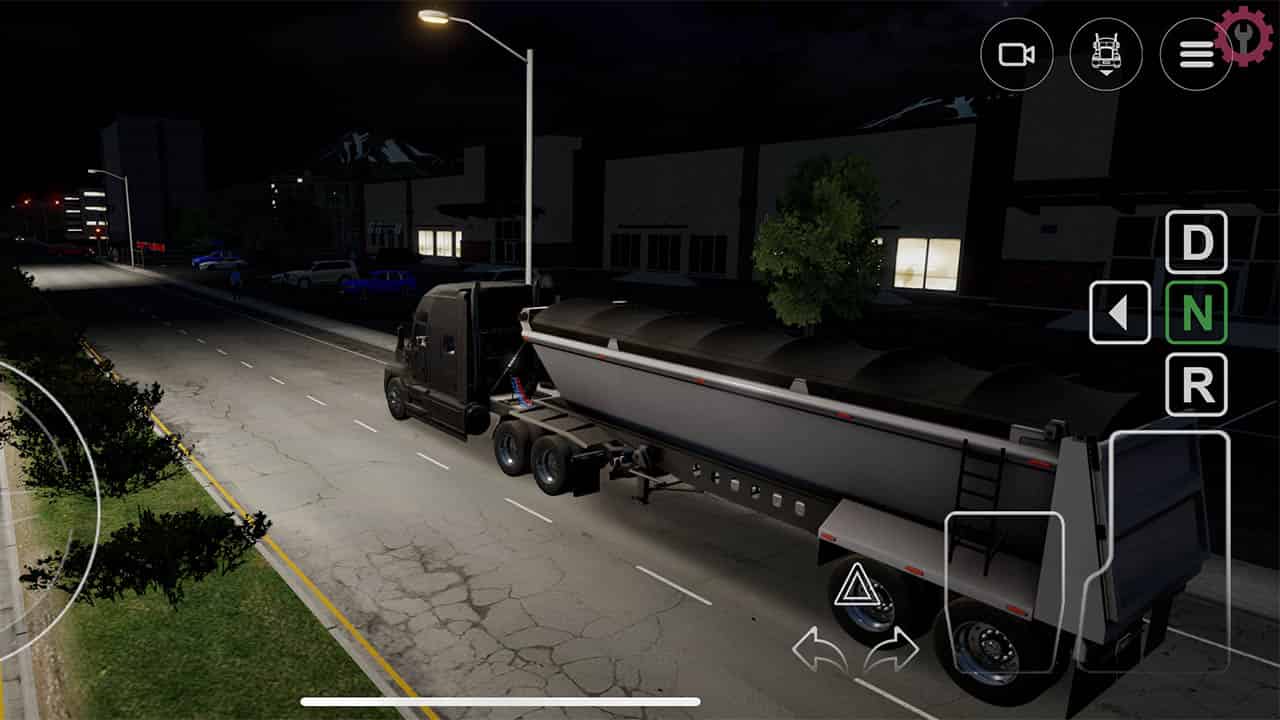
Task: Open camera options via the truck silhouette chevron
Action: point(1107,60)
